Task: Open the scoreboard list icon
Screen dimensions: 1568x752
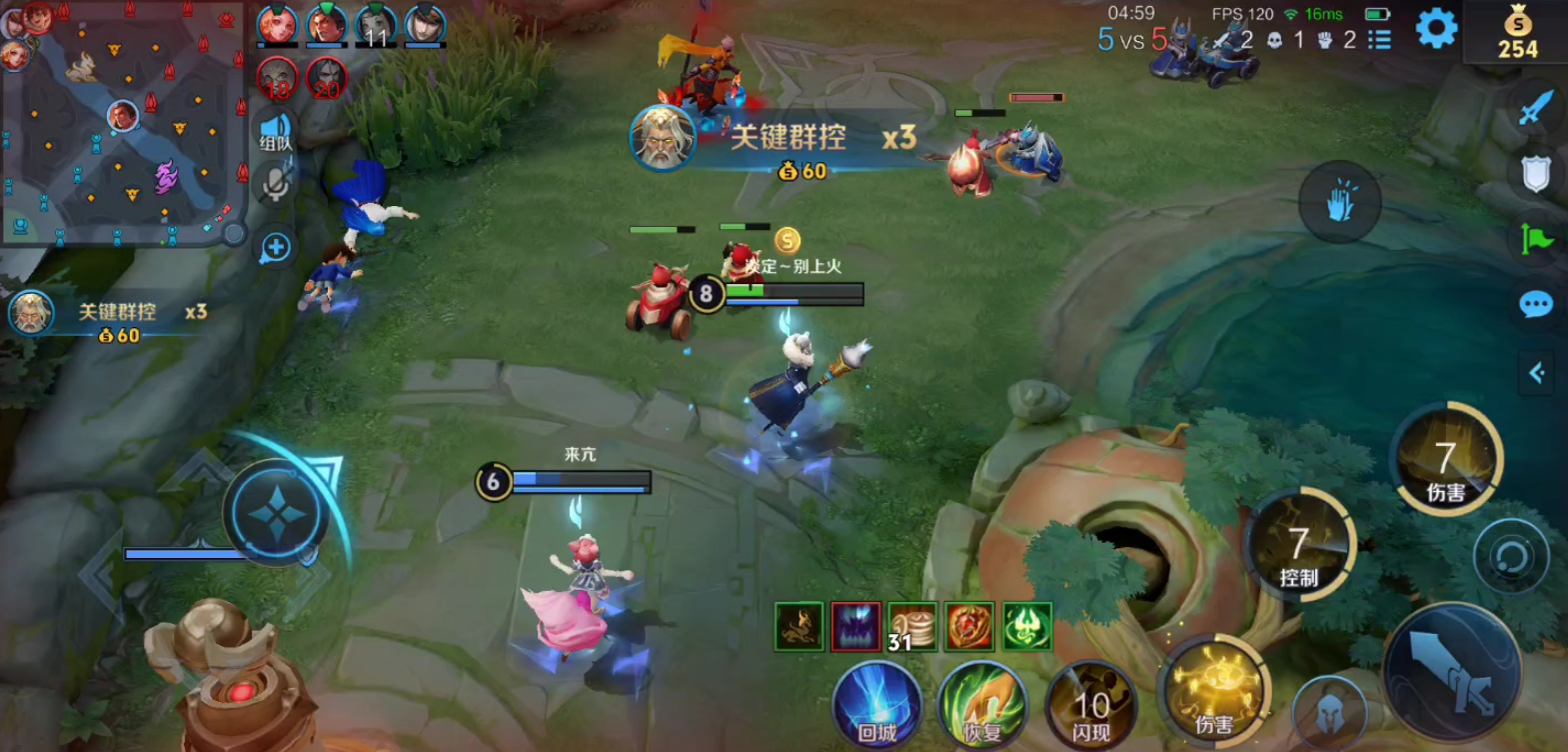Action: (x=1380, y=40)
